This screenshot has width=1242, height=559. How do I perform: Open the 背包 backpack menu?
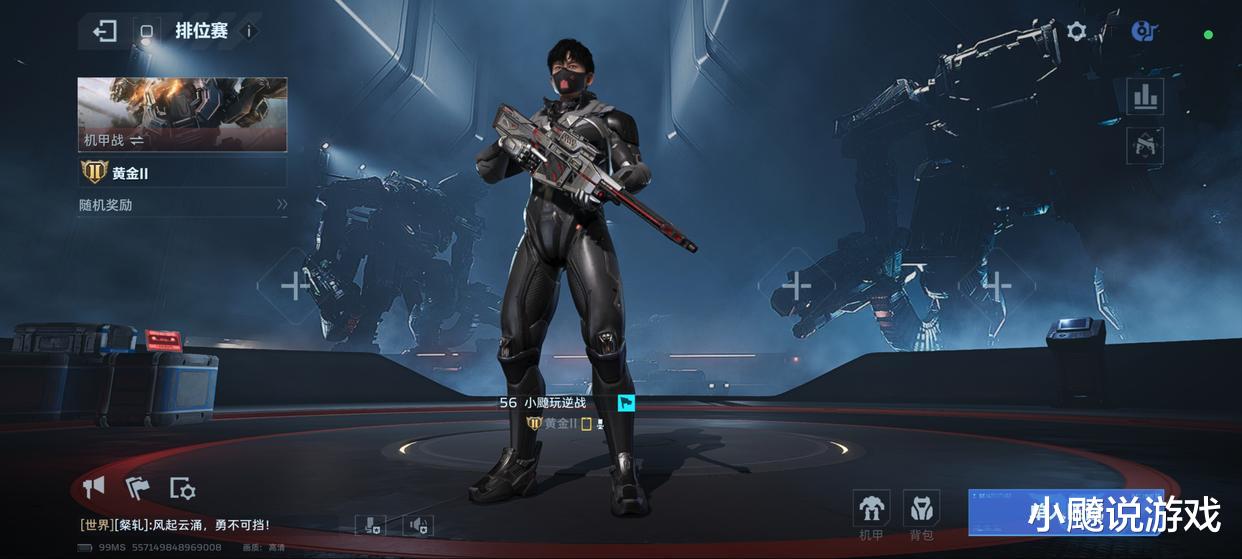tap(921, 514)
